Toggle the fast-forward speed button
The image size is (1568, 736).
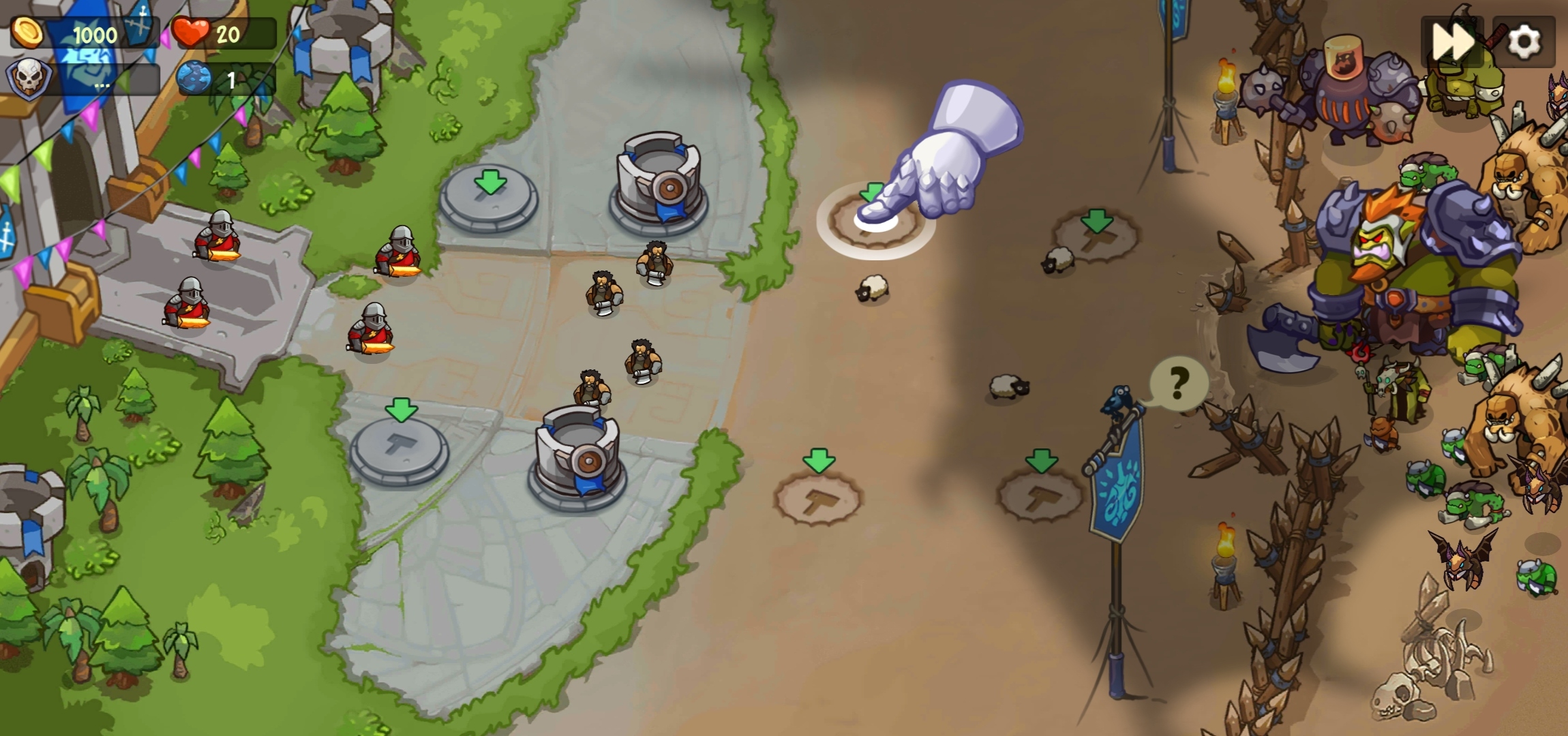tap(1451, 42)
